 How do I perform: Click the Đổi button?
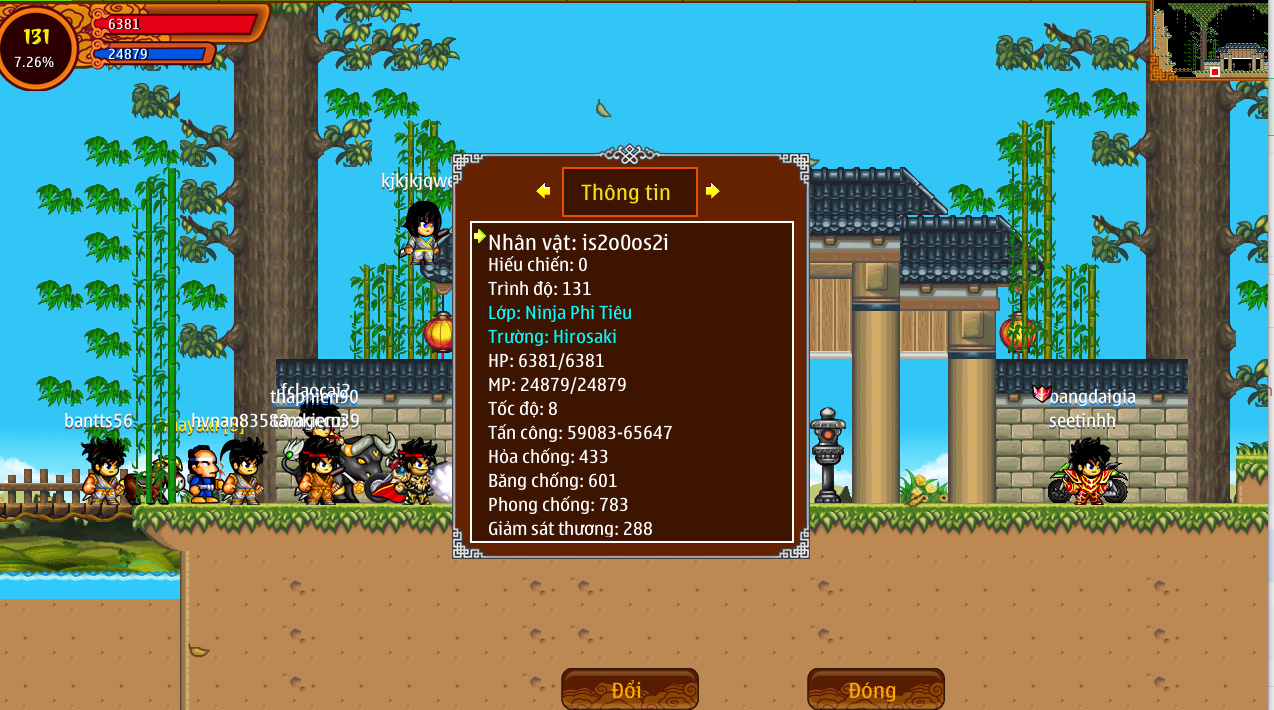(x=629, y=690)
